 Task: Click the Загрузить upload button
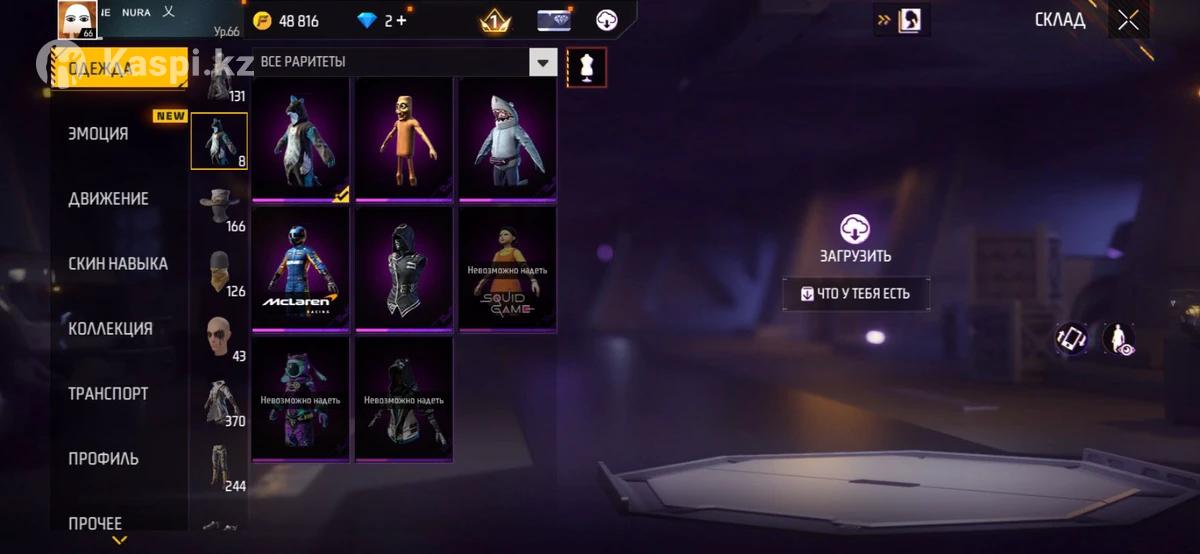[x=854, y=238]
